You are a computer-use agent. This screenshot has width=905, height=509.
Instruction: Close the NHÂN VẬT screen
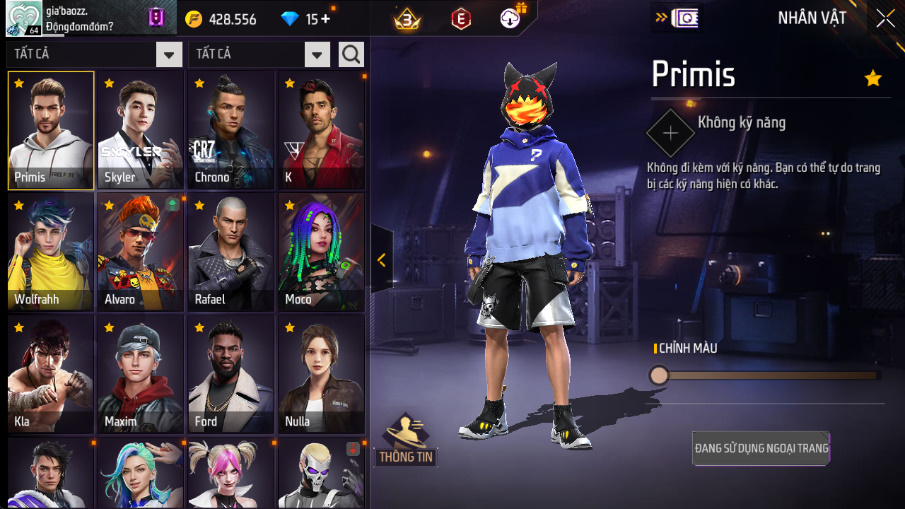pos(885,18)
